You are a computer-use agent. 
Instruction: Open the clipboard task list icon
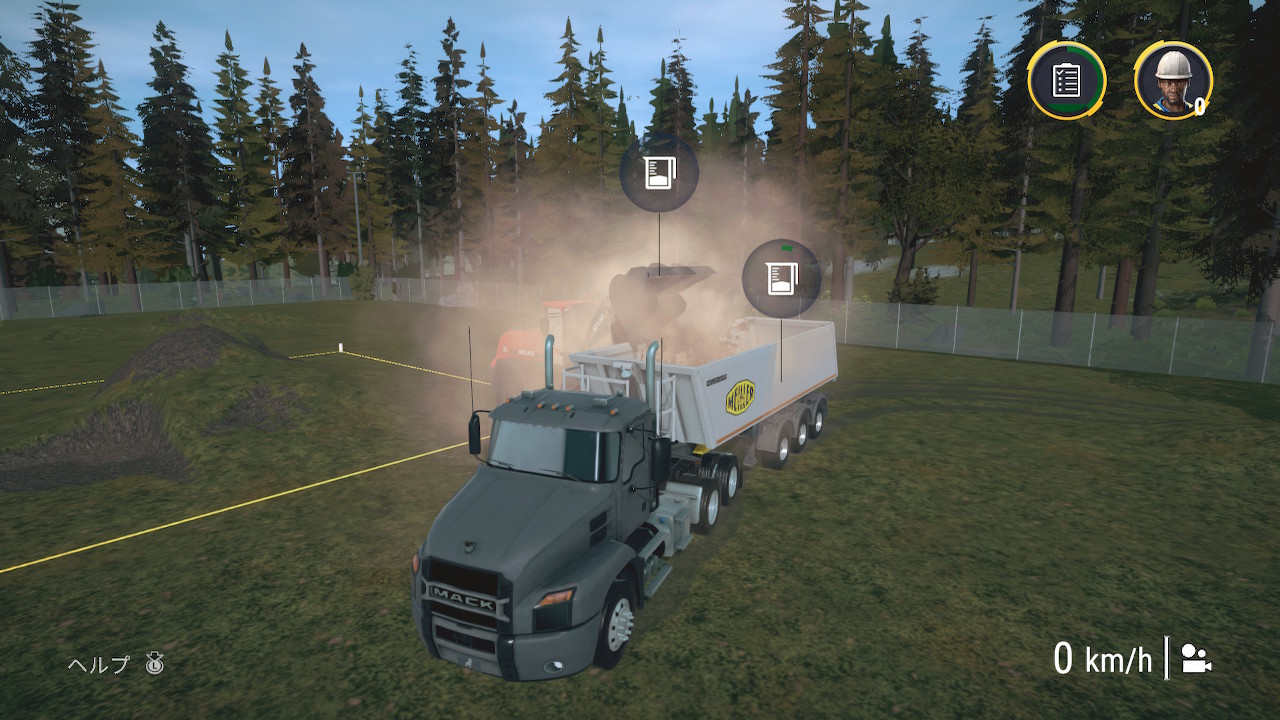(1066, 80)
